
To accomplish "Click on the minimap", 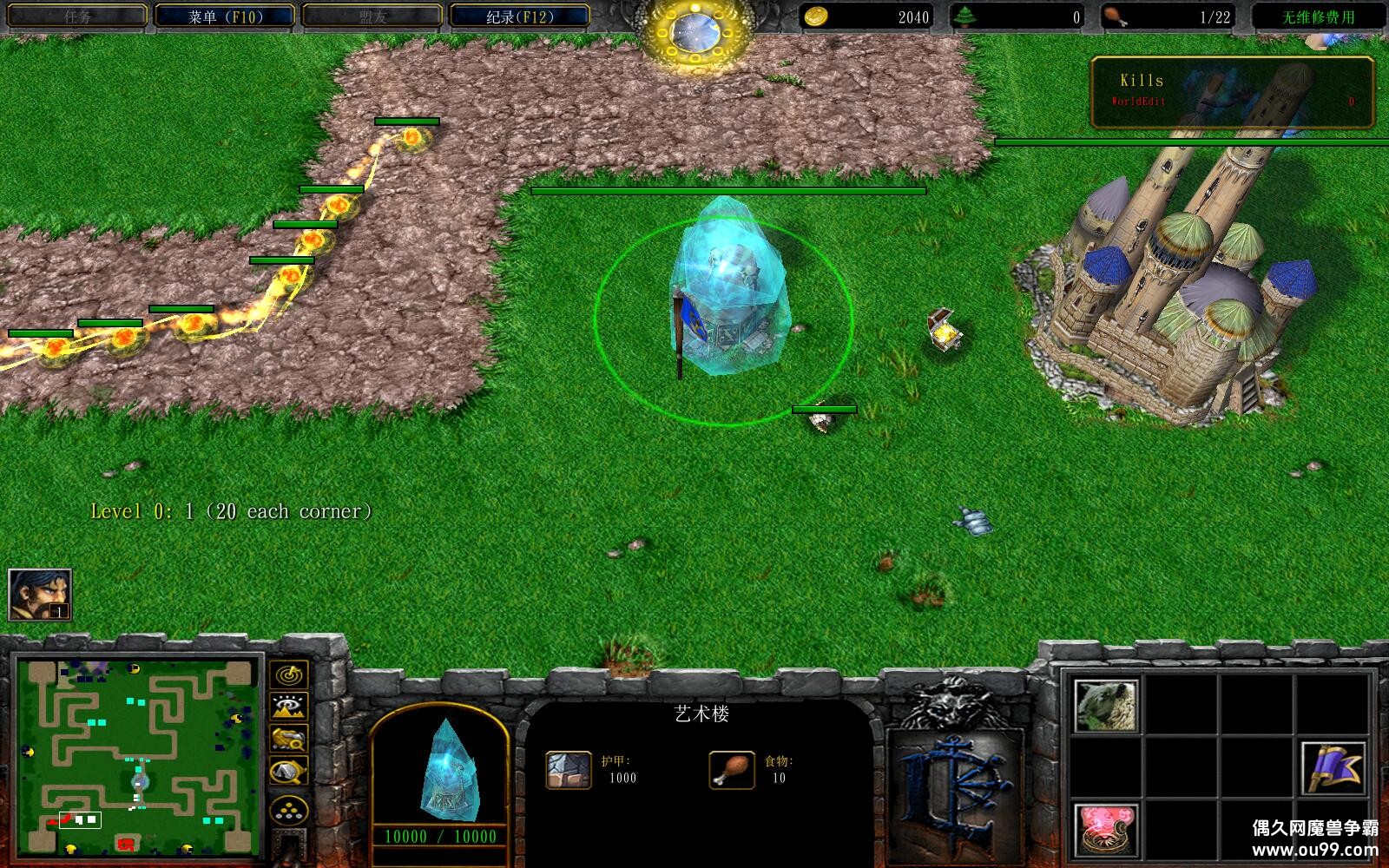I will (139, 757).
